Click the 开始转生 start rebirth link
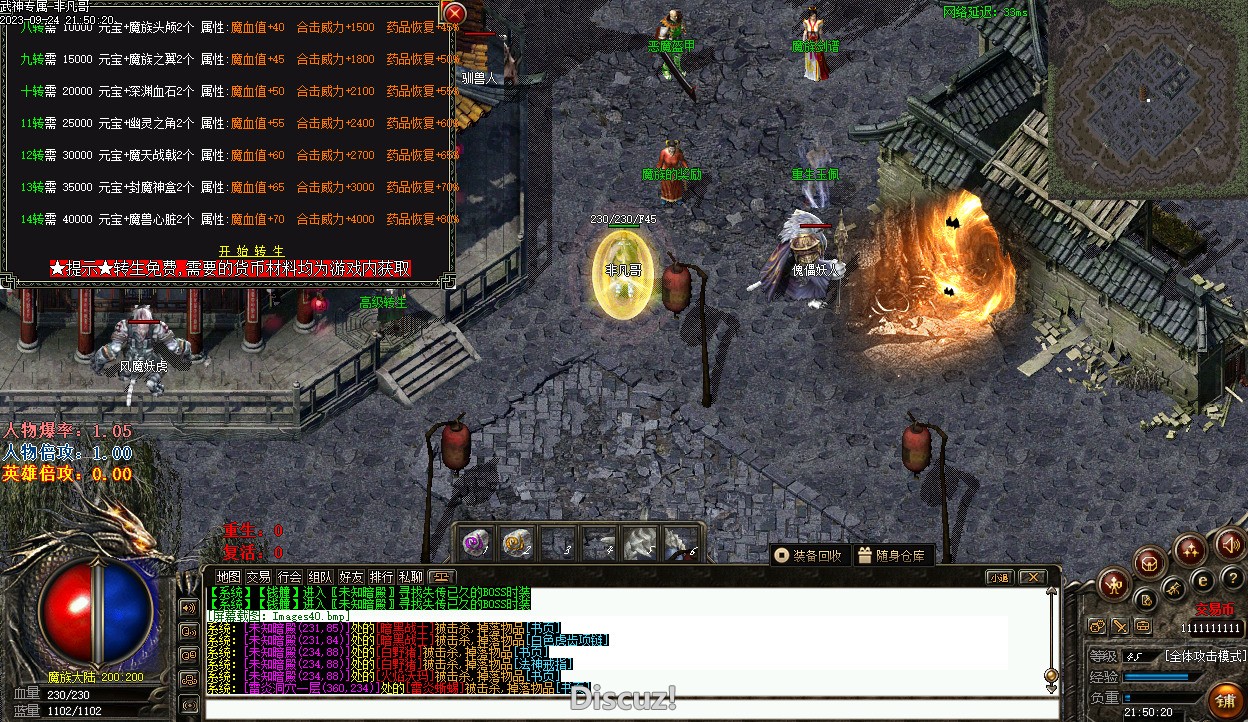The height and width of the screenshot is (722, 1248). pos(252,251)
